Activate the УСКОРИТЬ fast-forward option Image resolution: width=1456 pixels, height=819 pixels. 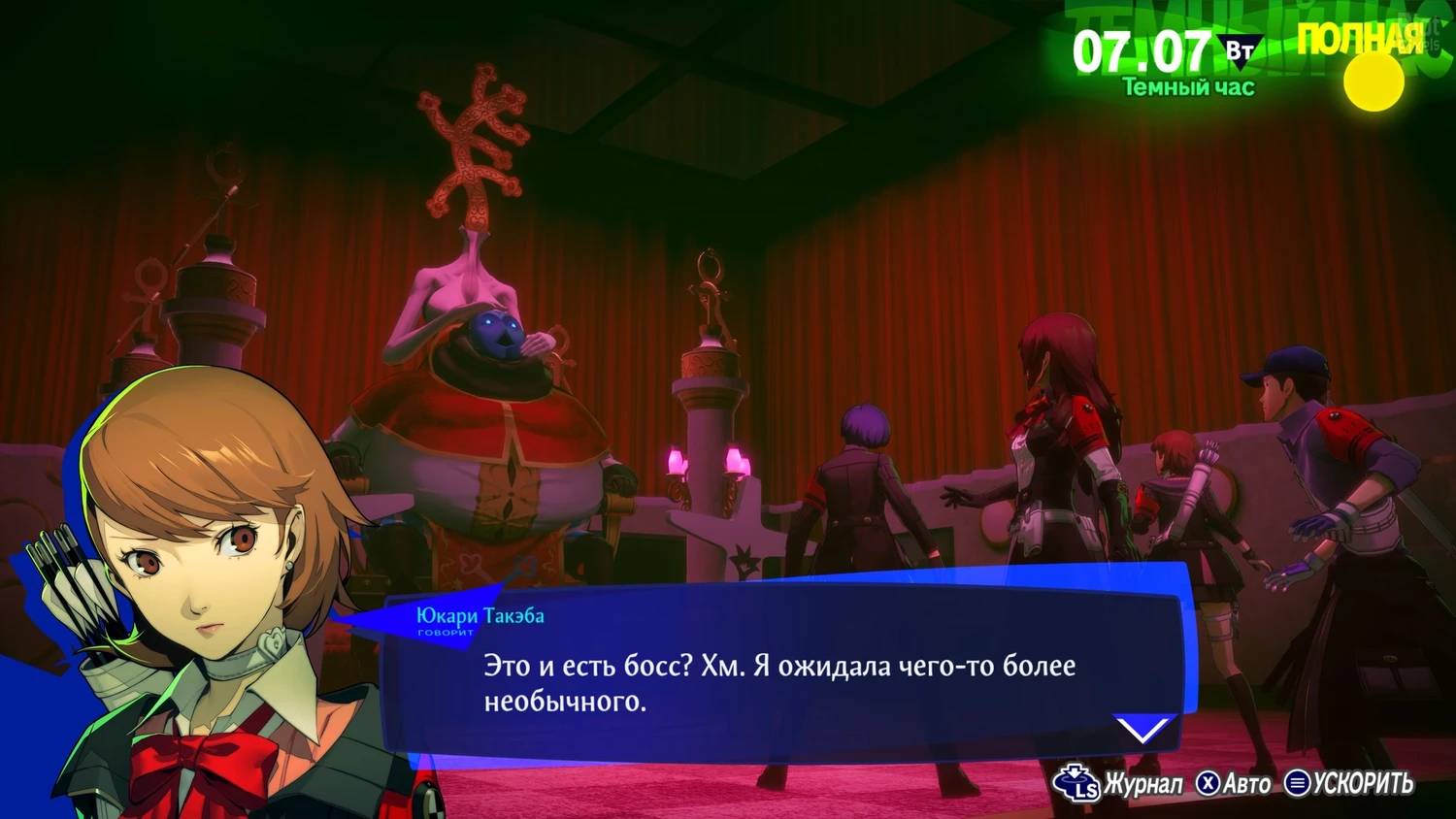coord(1349,783)
